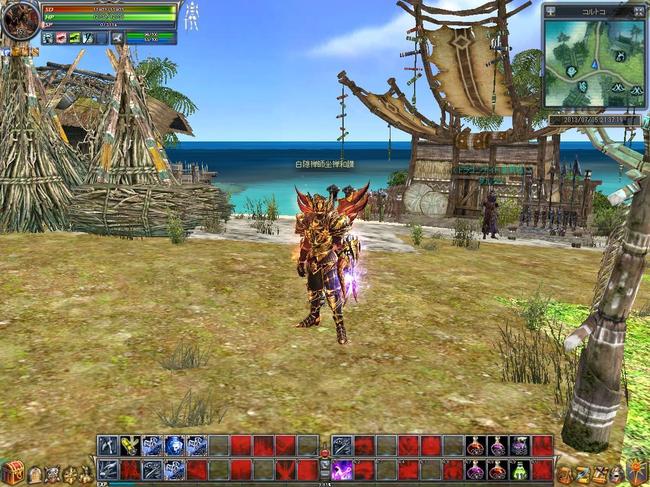The width and height of the screenshot is (650, 487).
Task: Activate the glowing purple skill icon
Action: (x=342, y=470)
